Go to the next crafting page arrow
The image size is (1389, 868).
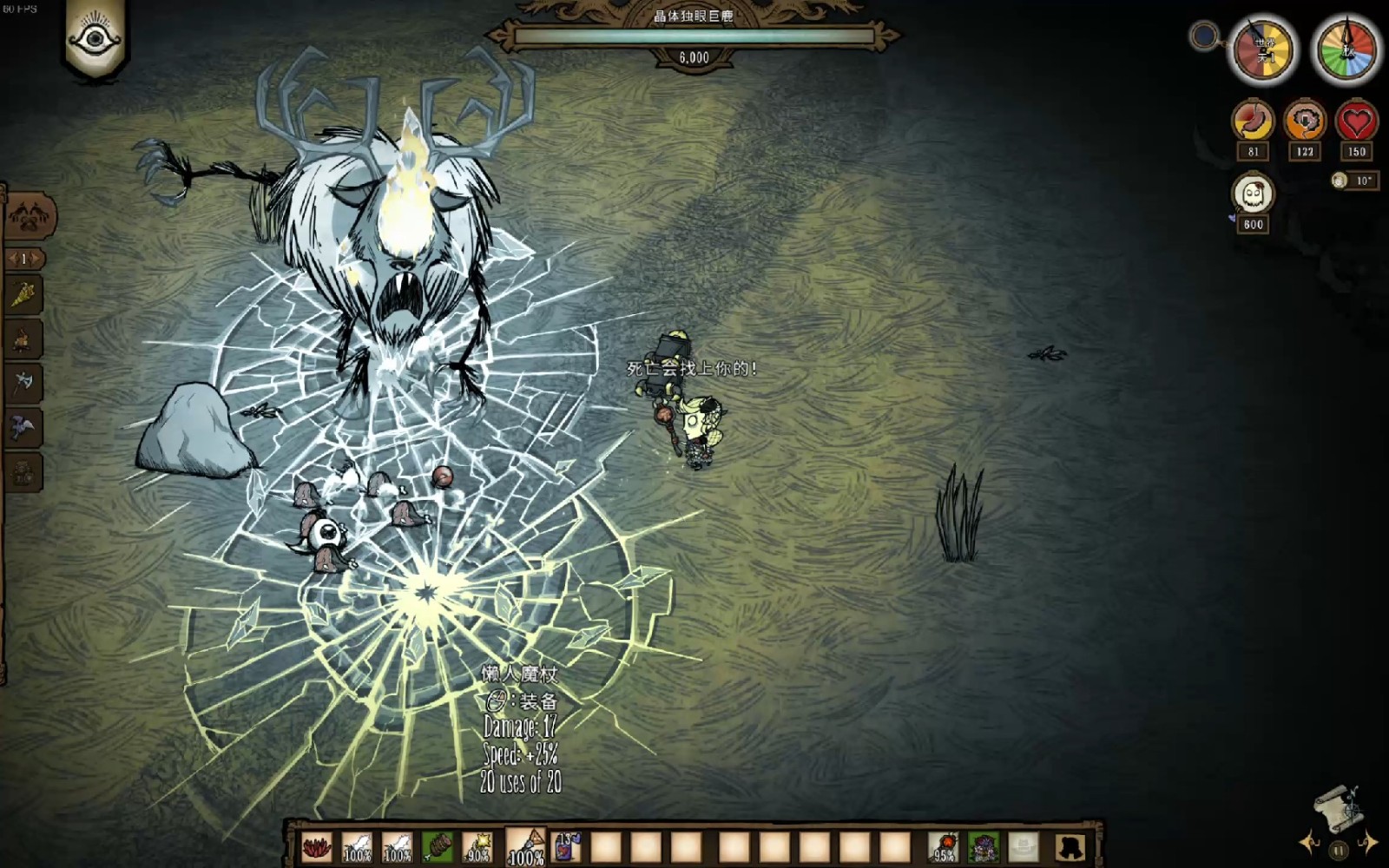click(38, 259)
